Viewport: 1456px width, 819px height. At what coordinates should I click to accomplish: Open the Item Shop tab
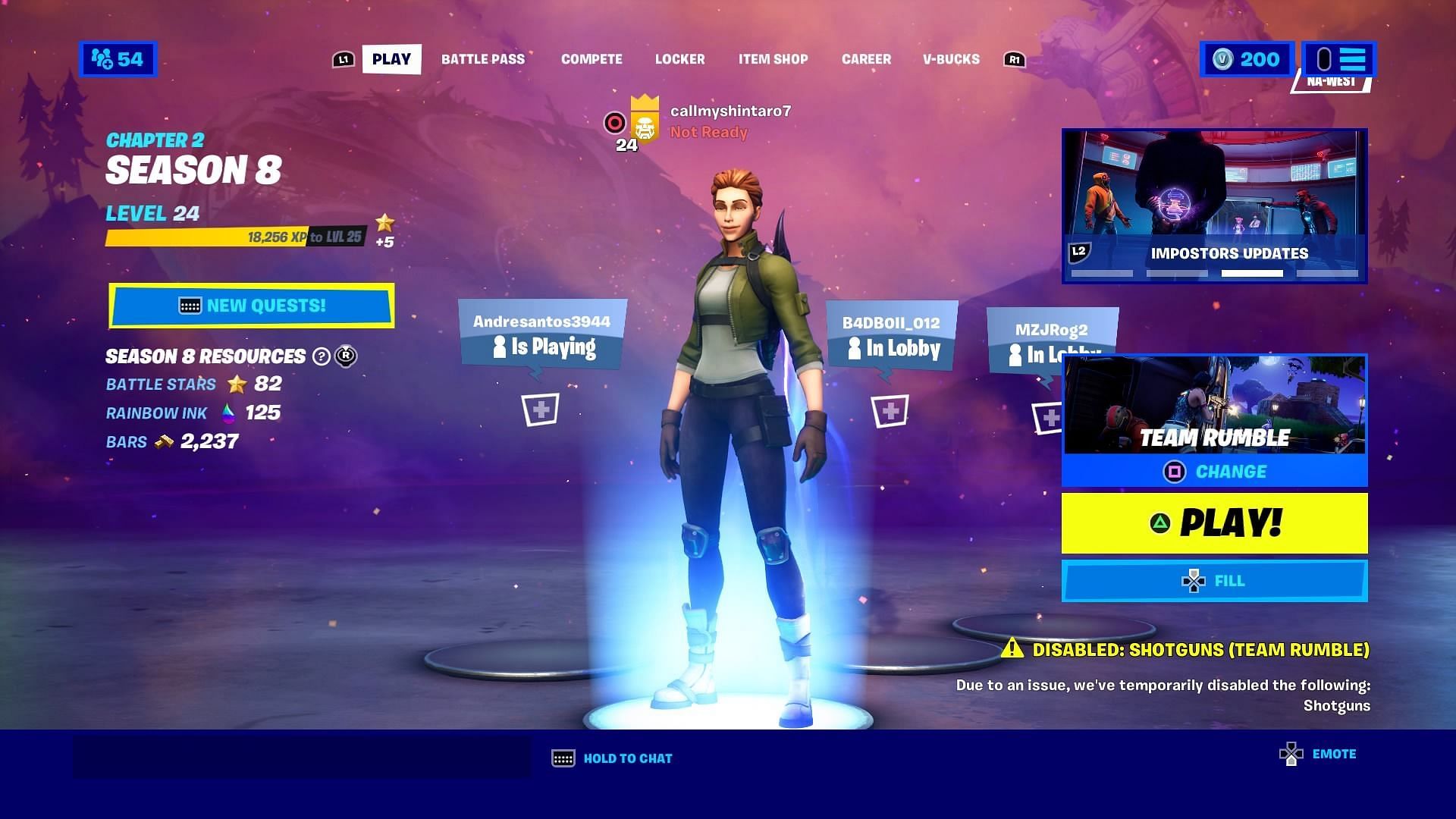click(773, 59)
